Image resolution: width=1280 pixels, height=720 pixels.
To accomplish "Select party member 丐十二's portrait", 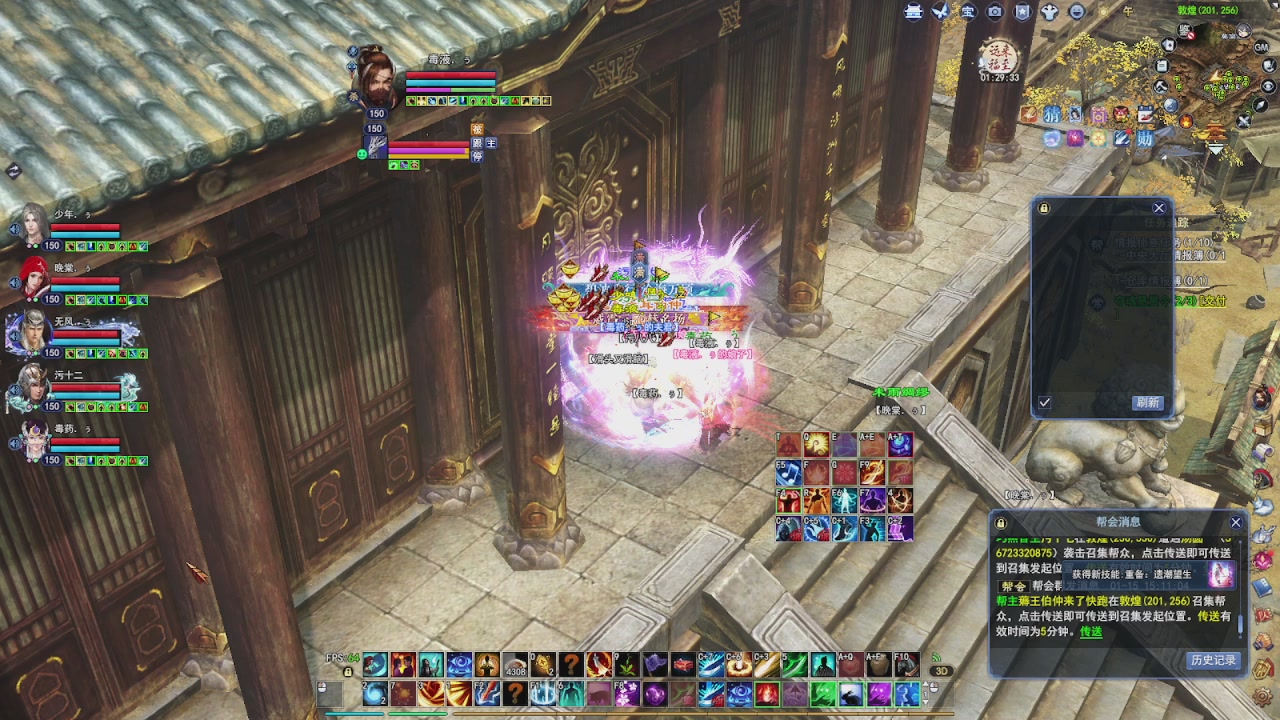I will point(33,386).
